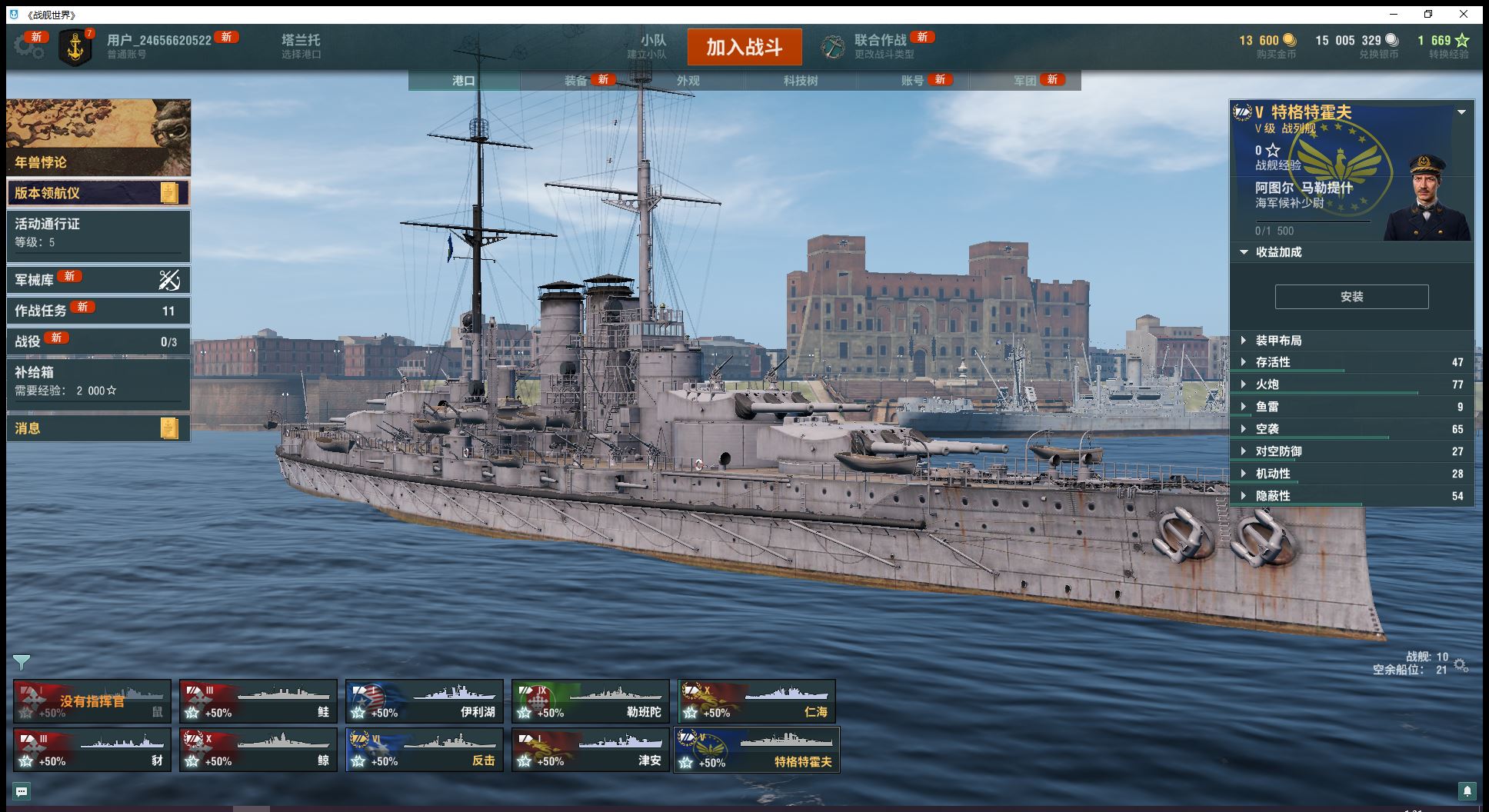Open the 活动通行证 event pass
This screenshot has width=1489, height=812.
coord(98,232)
